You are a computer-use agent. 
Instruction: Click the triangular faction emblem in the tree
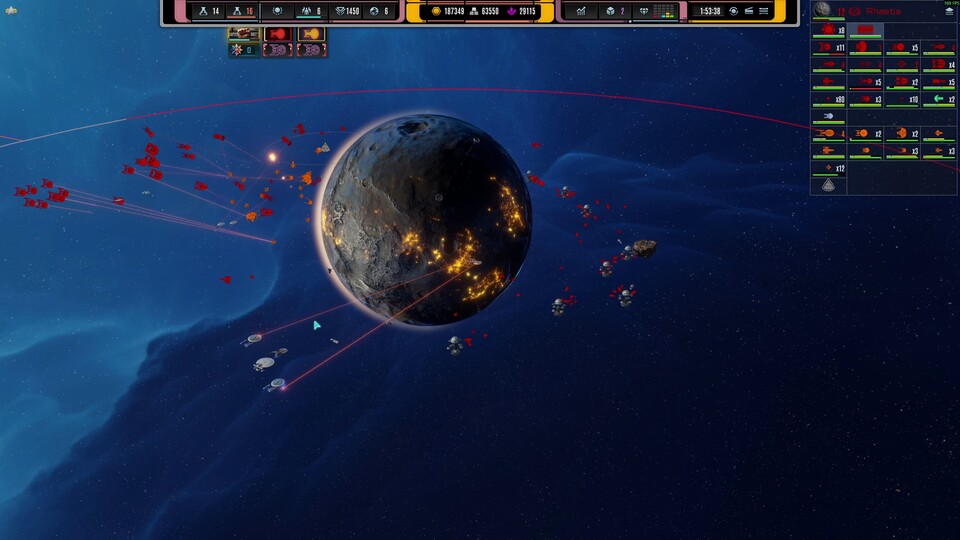point(828,185)
